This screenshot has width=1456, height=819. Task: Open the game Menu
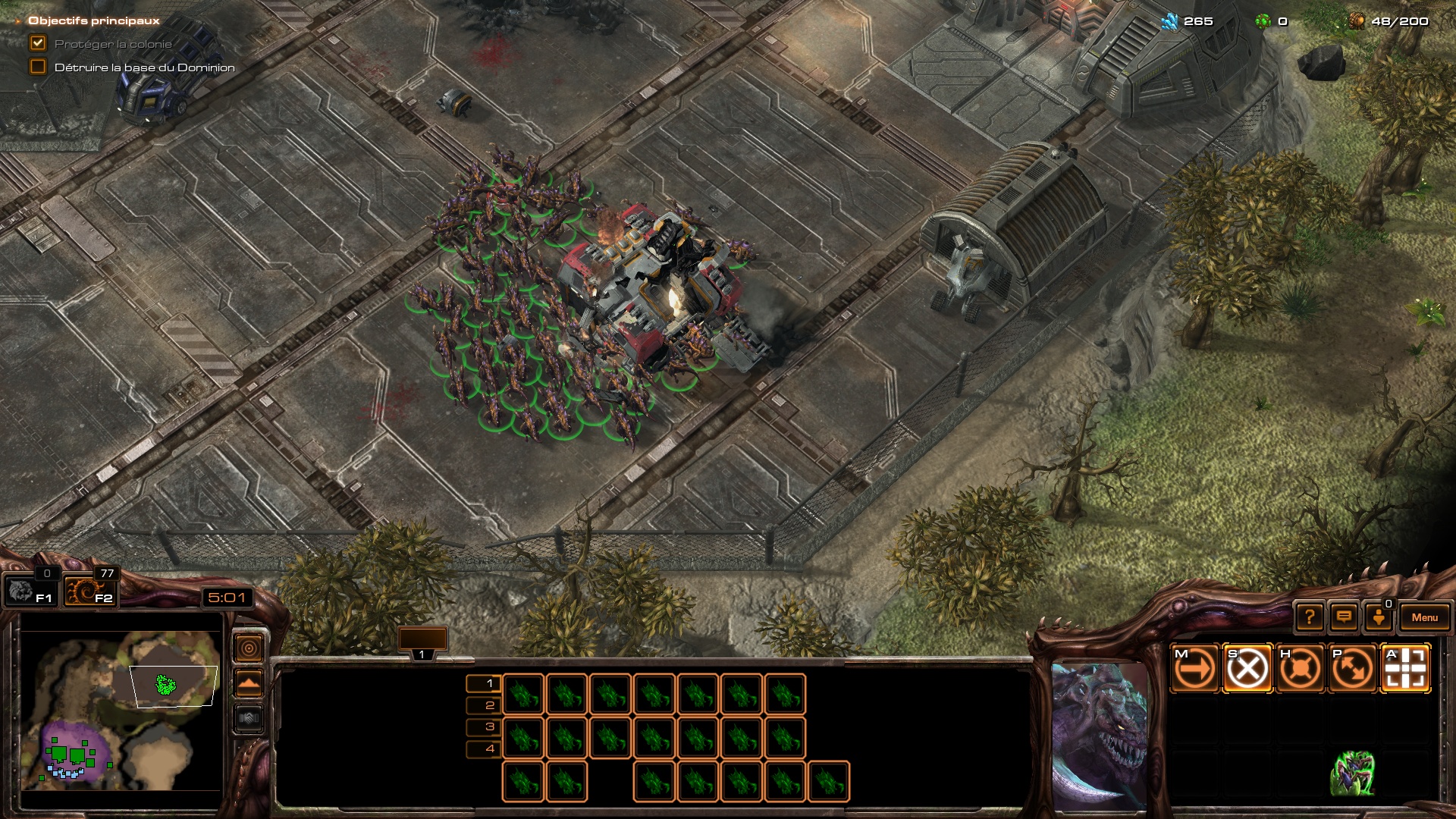click(x=1424, y=617)
